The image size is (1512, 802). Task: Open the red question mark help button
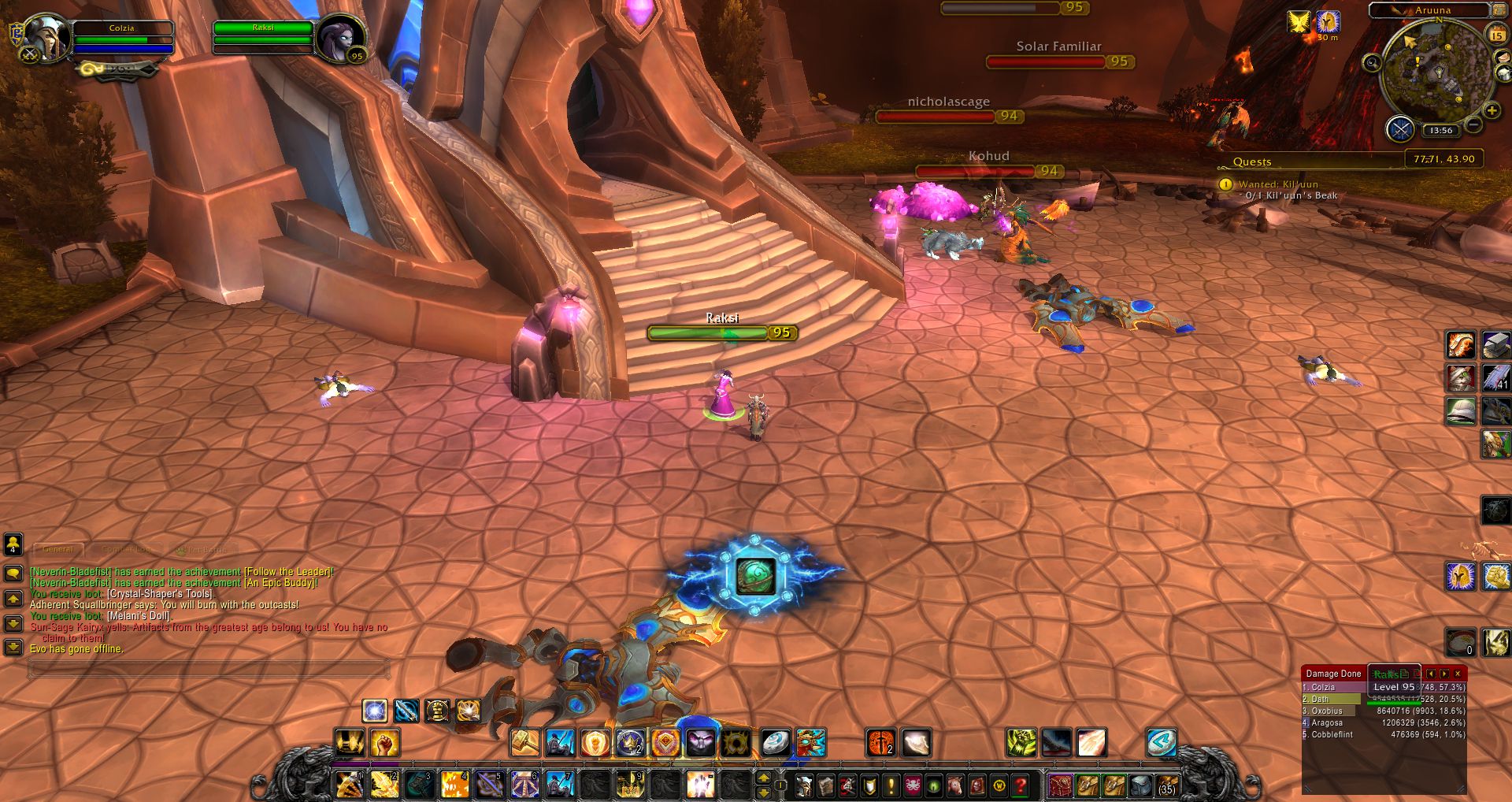pos(1021,785)
